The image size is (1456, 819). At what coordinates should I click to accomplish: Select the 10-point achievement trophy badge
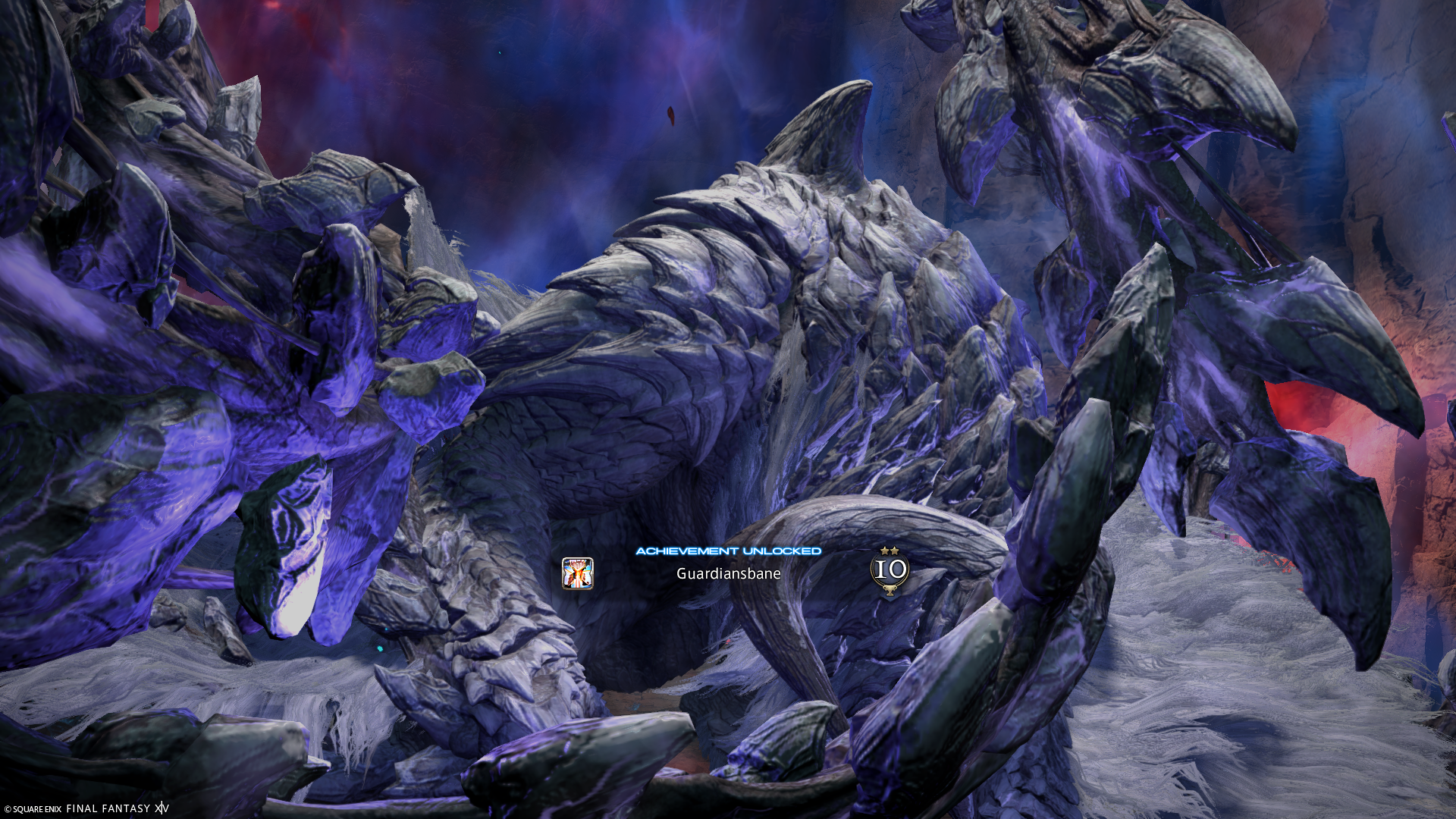[890, 571]
